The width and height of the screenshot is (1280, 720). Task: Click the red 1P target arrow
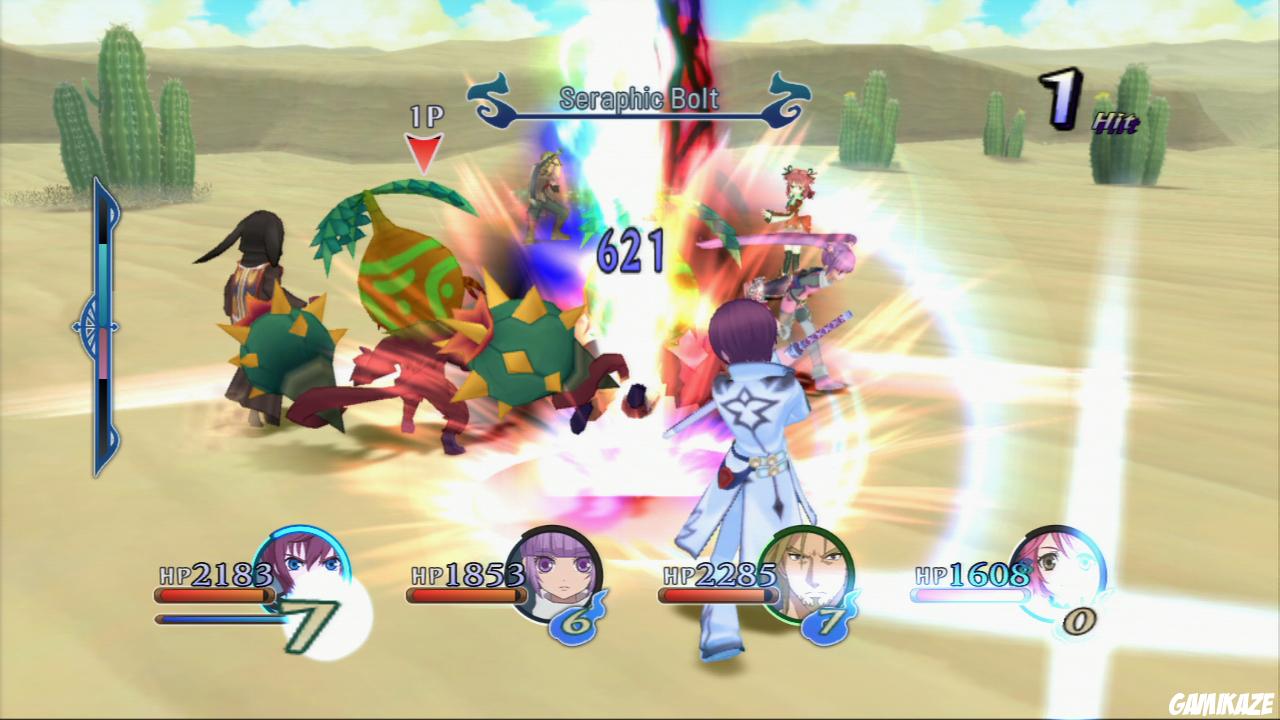pyautogui.click(x=424, y=150)
